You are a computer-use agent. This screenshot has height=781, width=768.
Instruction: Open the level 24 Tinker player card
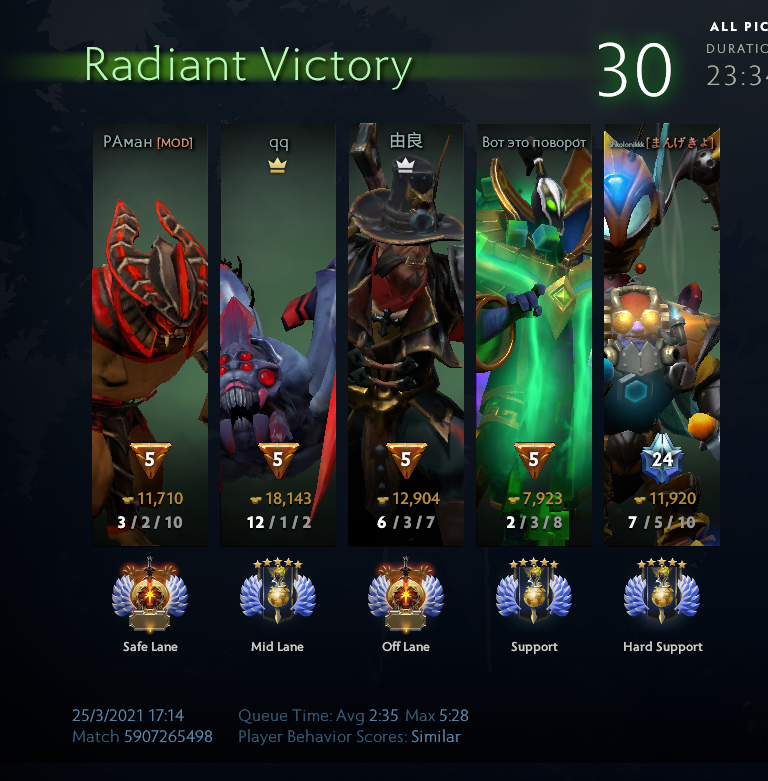point(662,335)
